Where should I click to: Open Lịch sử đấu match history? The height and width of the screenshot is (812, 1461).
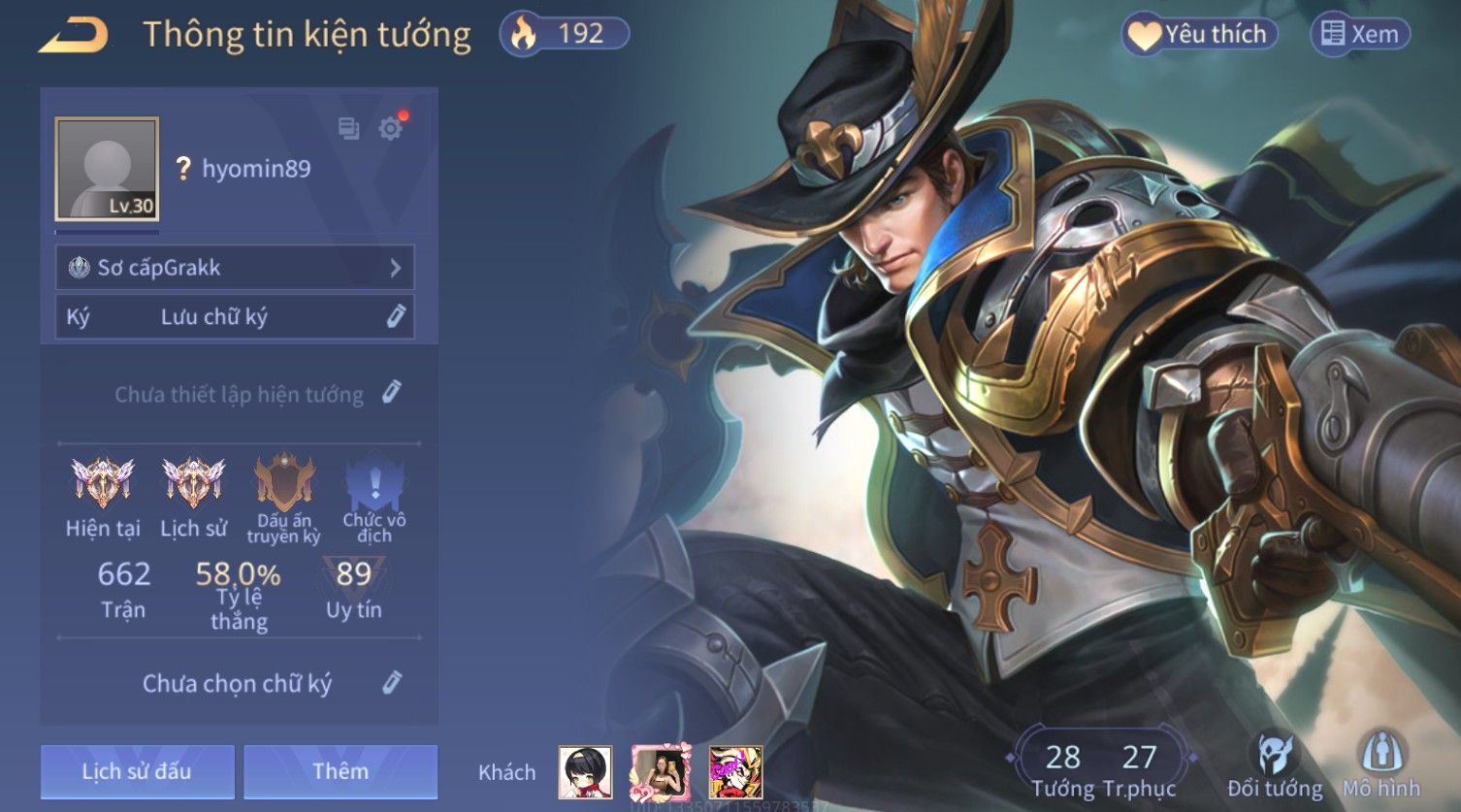[x=137, y=771]
